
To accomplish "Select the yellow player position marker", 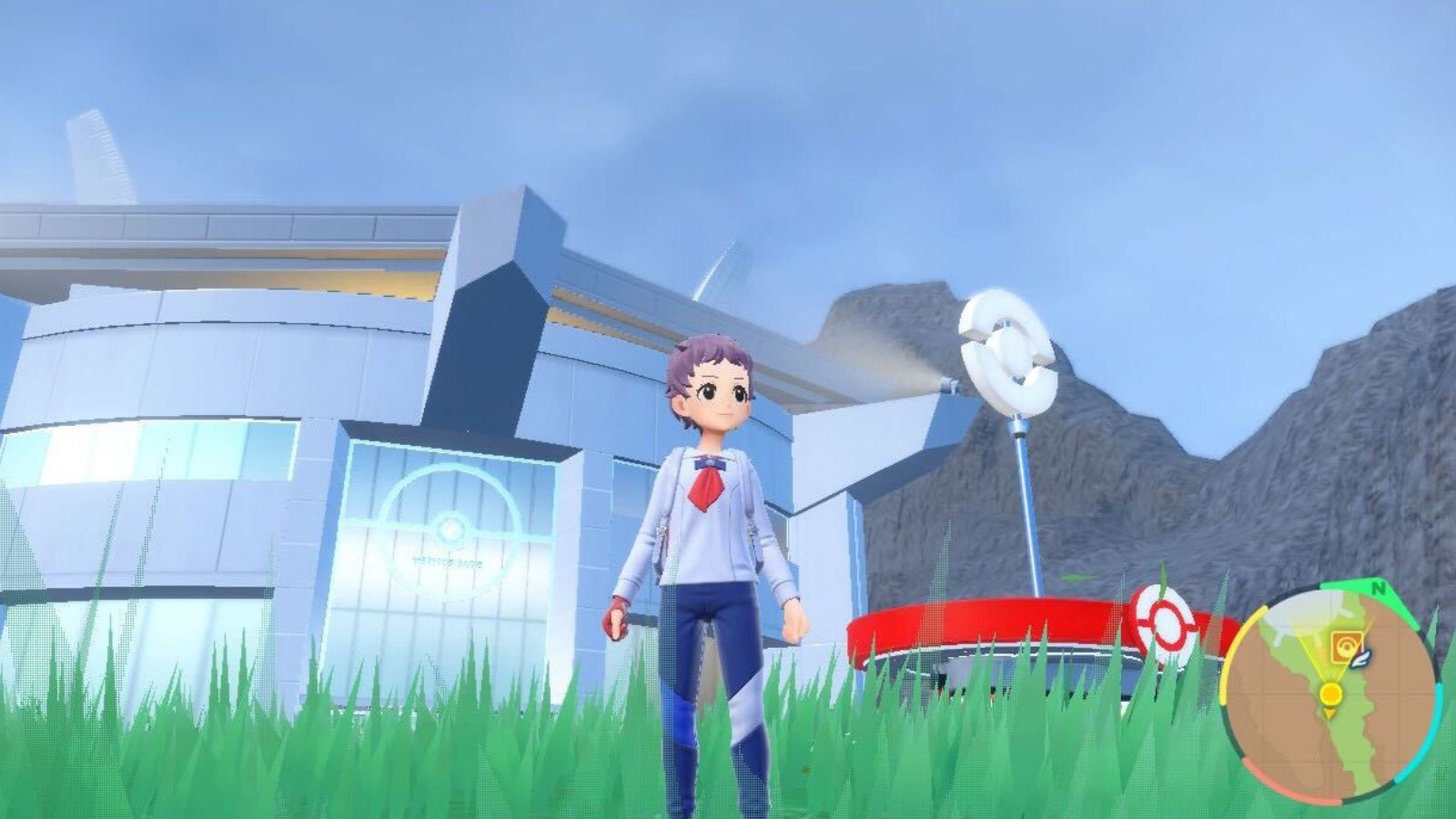I will coord(1330,693).
